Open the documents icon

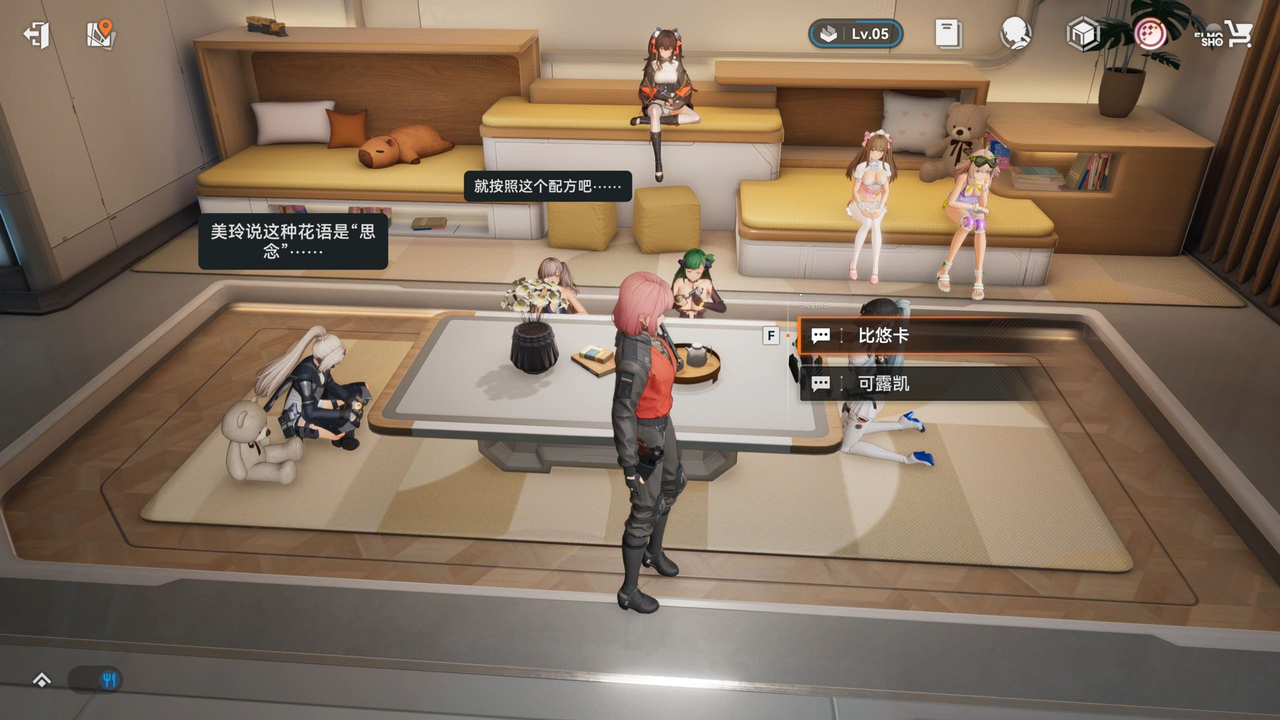(x=948, y=34)
